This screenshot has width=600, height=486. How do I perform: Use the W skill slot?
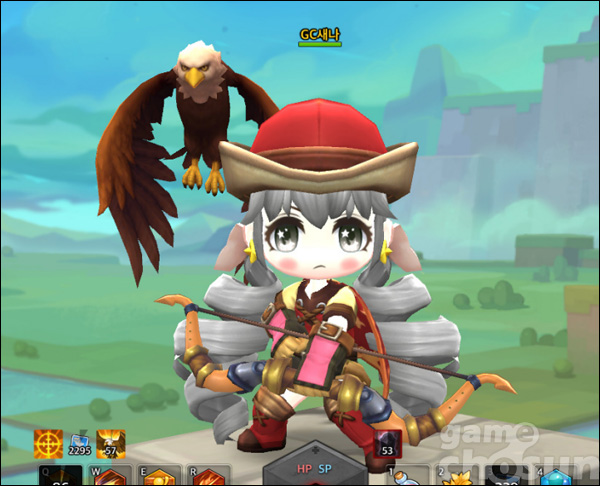pos(111,477)
